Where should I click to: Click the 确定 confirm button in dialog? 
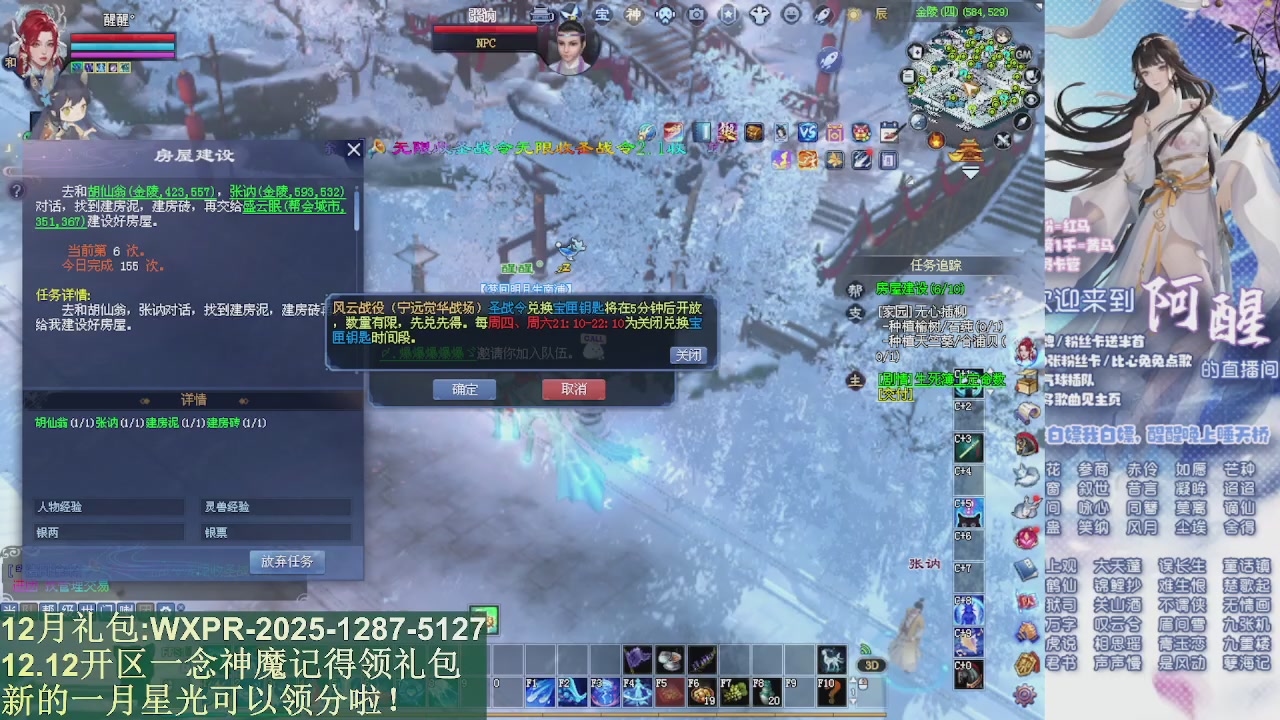pos(464,390)
